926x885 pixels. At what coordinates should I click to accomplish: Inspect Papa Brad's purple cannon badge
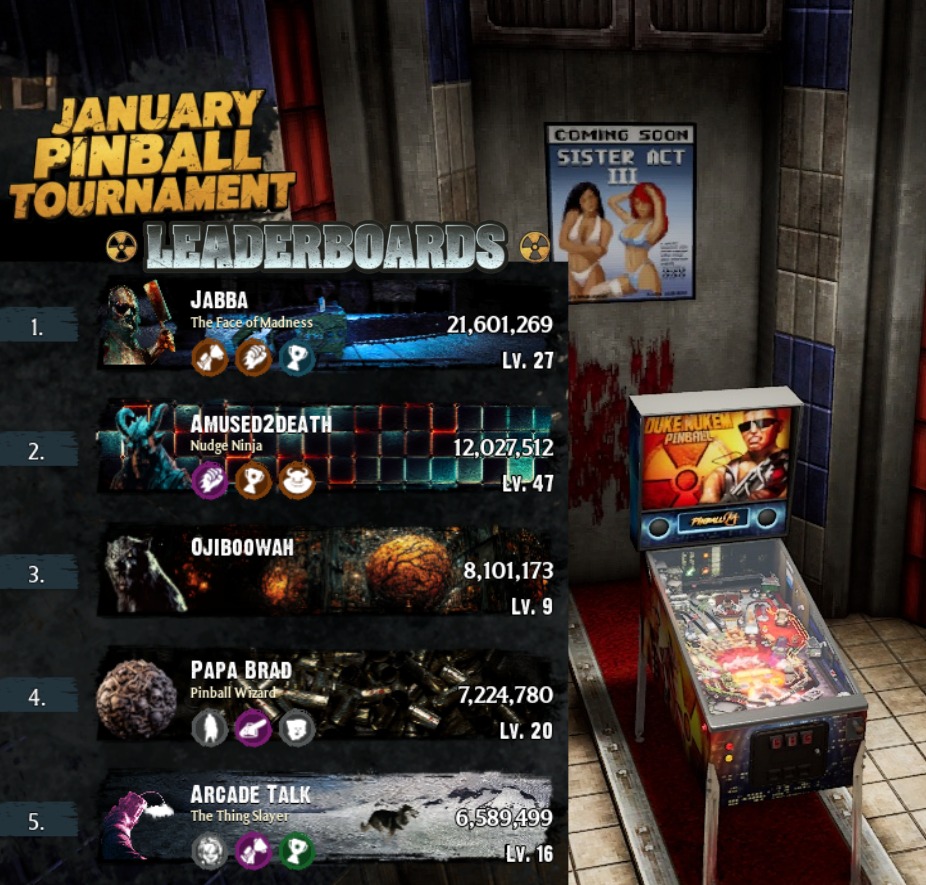pyautogui.click(x=253, y=728)
